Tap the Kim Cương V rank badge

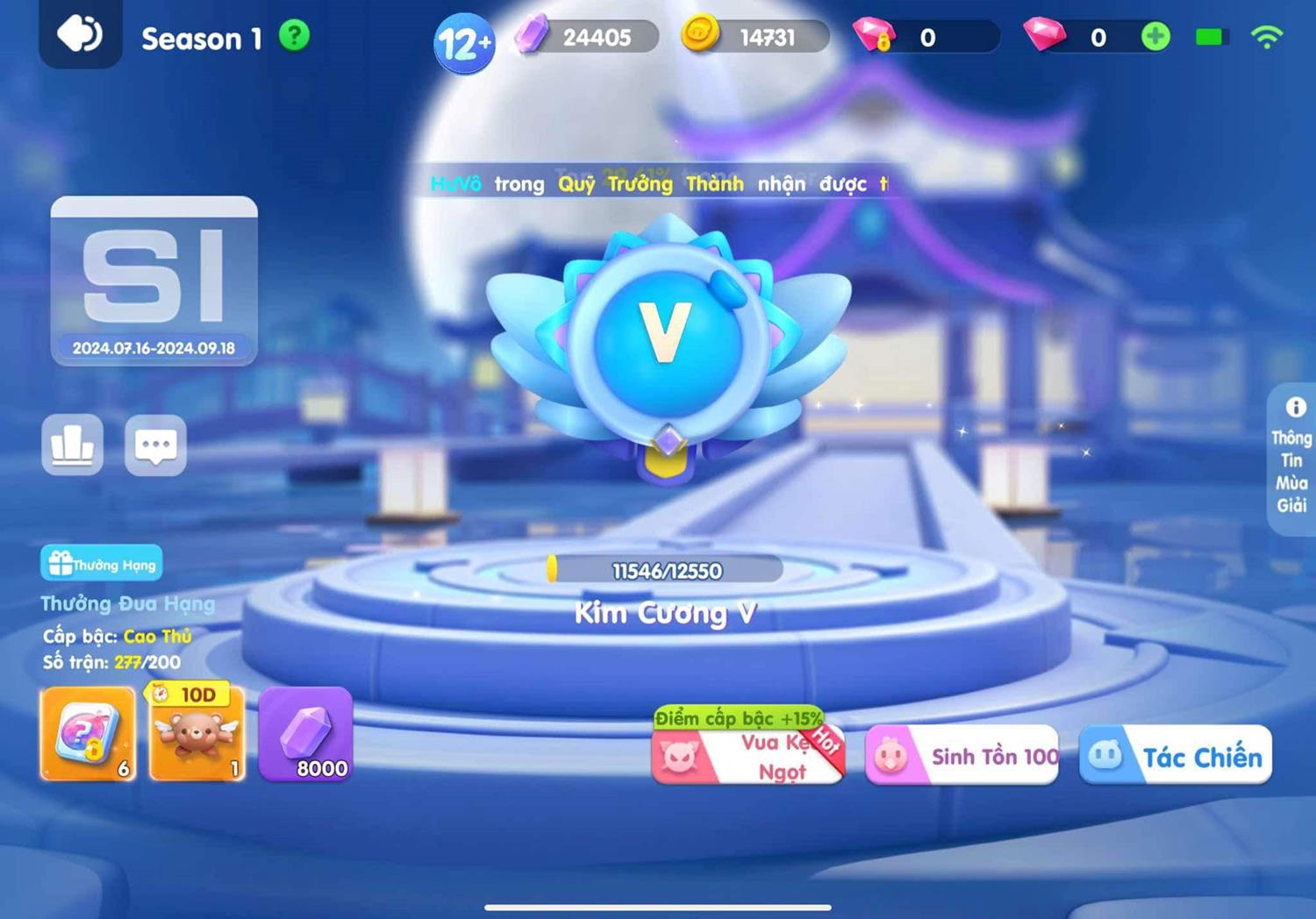667,342
